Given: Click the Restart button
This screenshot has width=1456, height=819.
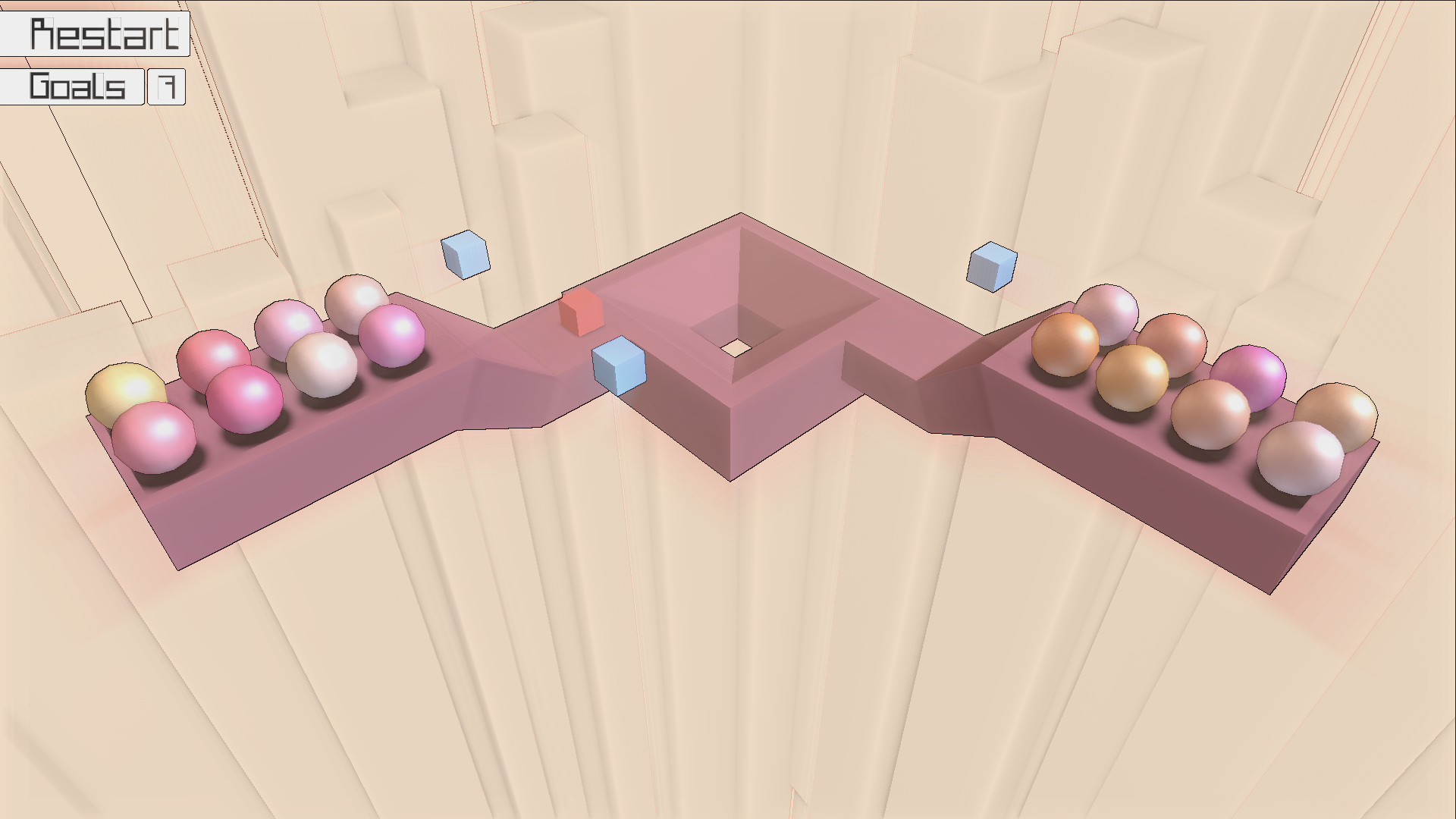Looking at the screenshot, I should (95, 32).
